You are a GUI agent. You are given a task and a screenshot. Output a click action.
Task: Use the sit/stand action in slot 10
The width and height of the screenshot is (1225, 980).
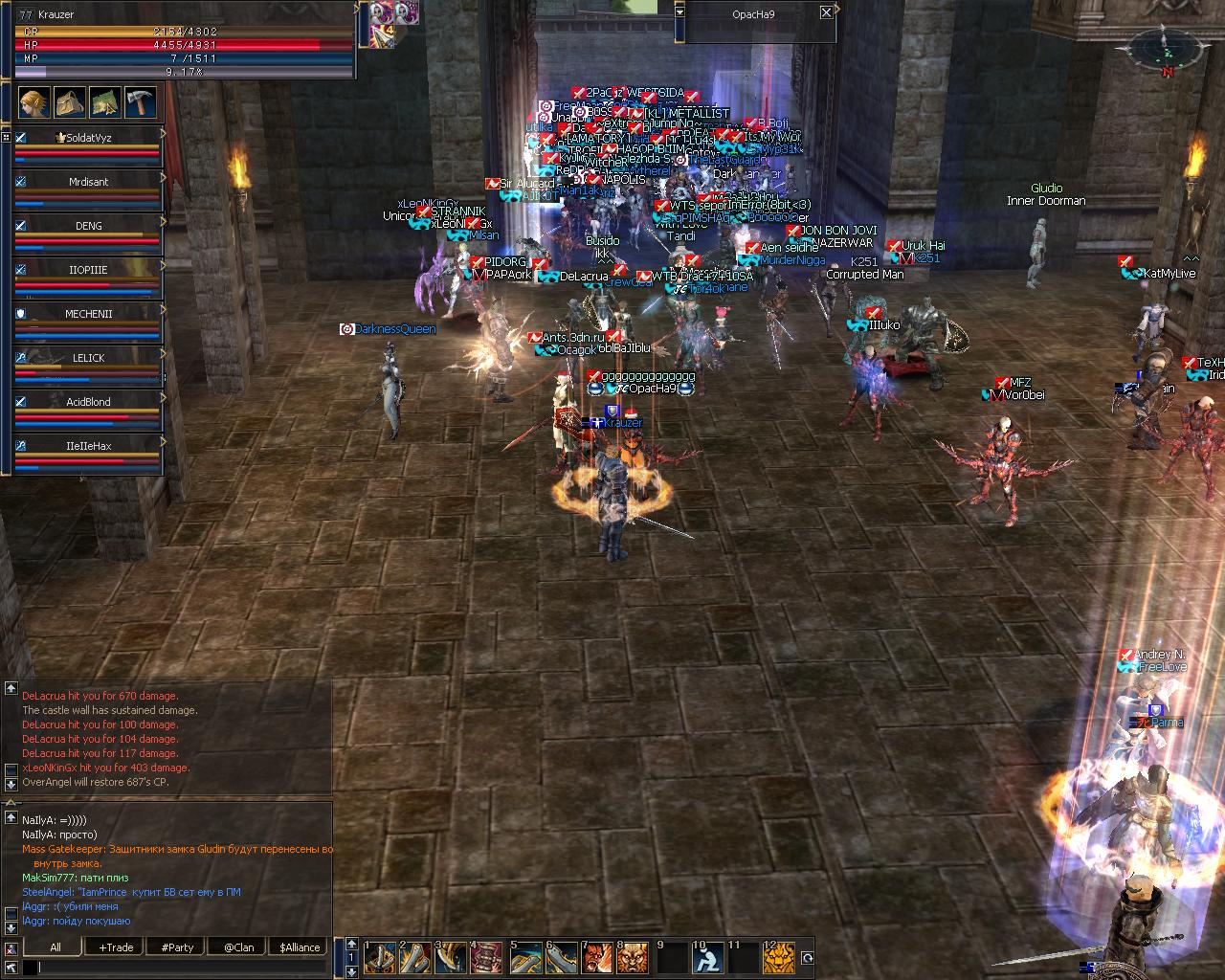(706, 958)
